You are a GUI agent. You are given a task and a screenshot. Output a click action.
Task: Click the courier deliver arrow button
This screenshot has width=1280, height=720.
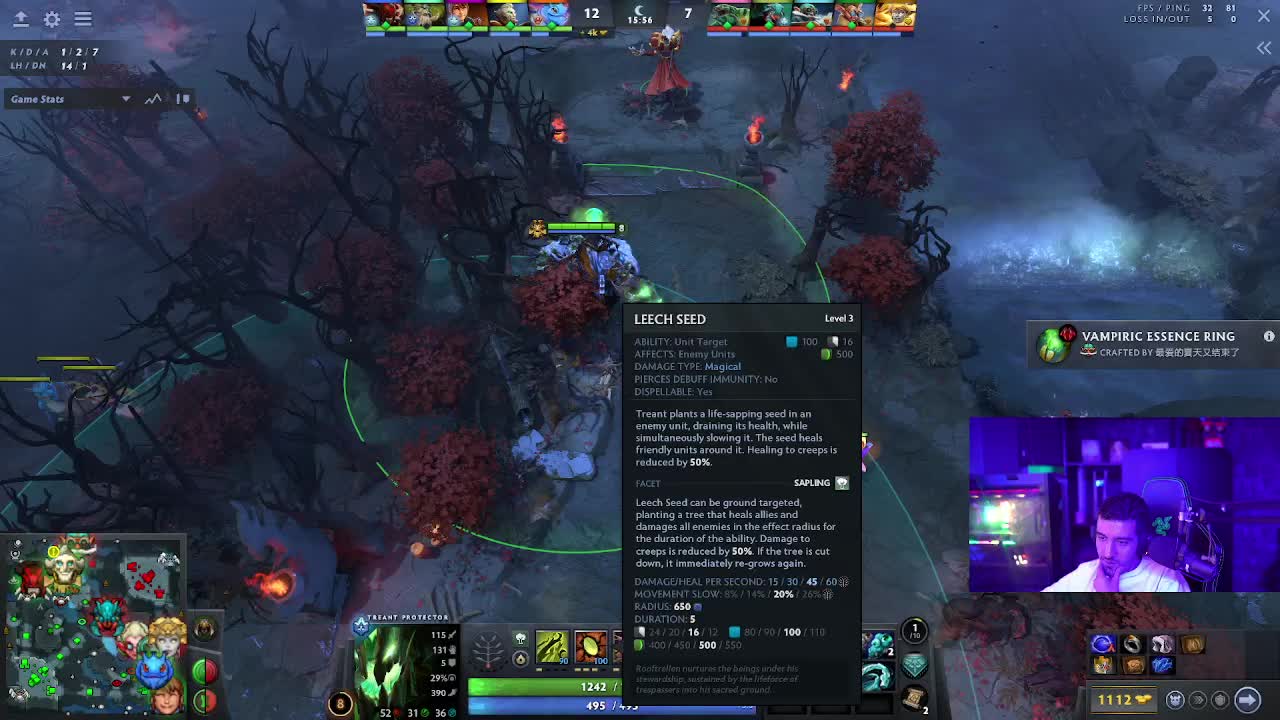coord(1247,700)
